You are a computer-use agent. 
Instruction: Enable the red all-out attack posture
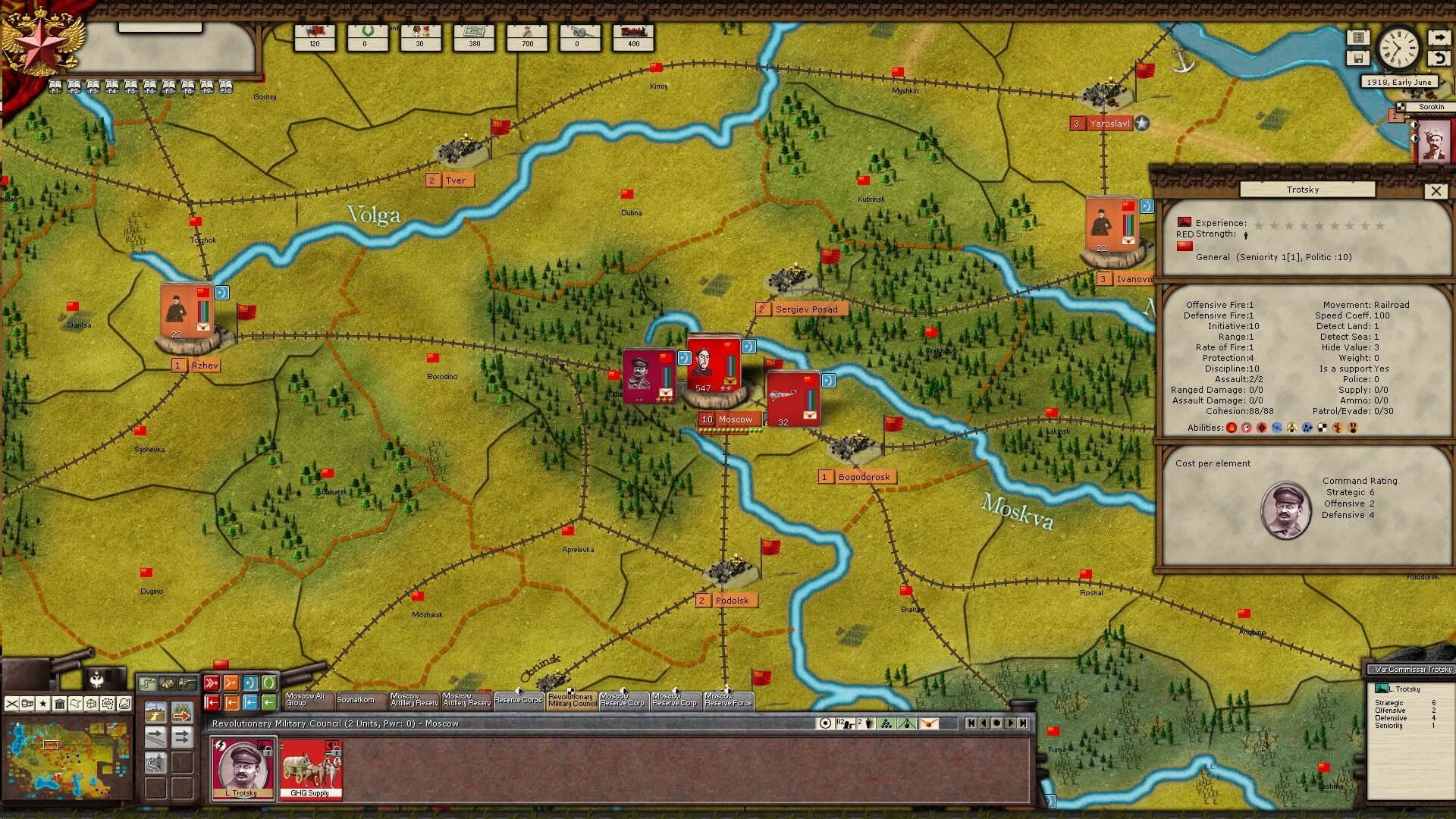[x=212, y=683]
